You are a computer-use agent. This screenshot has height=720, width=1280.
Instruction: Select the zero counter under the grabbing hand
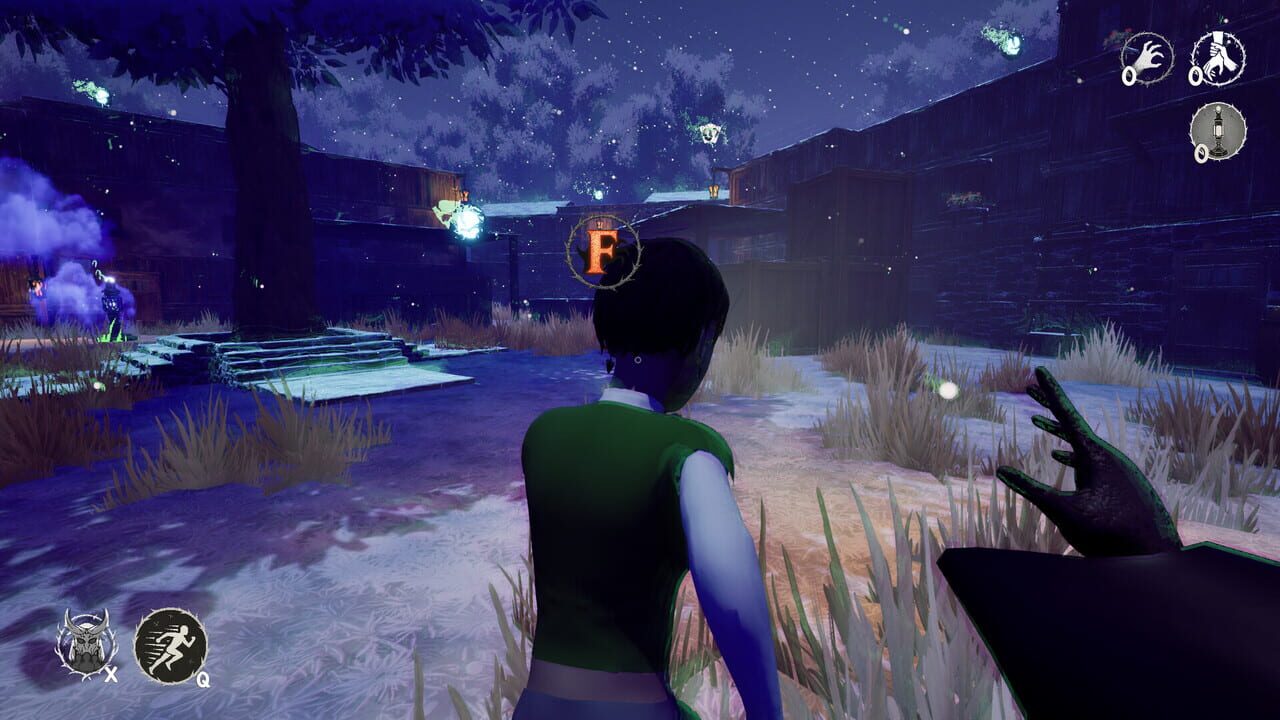tap(1129, 76)
